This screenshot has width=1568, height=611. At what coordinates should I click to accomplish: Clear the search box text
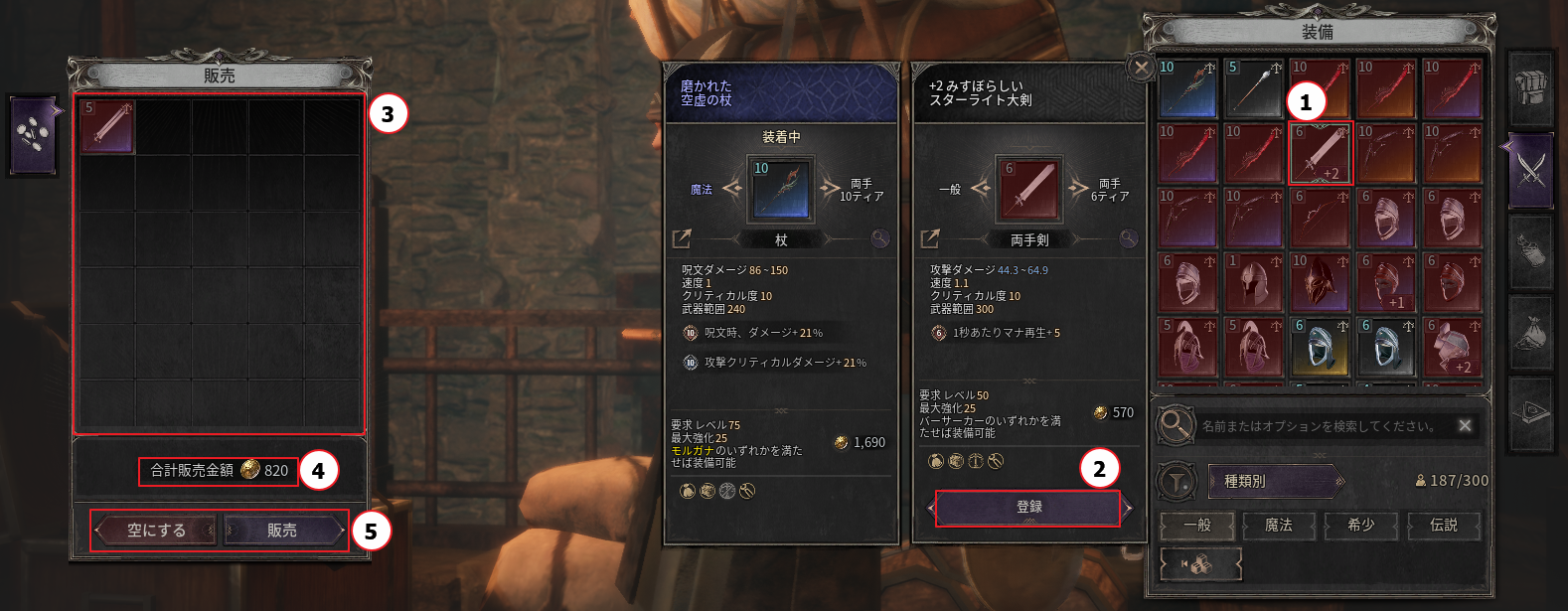tap(1465, 425)
